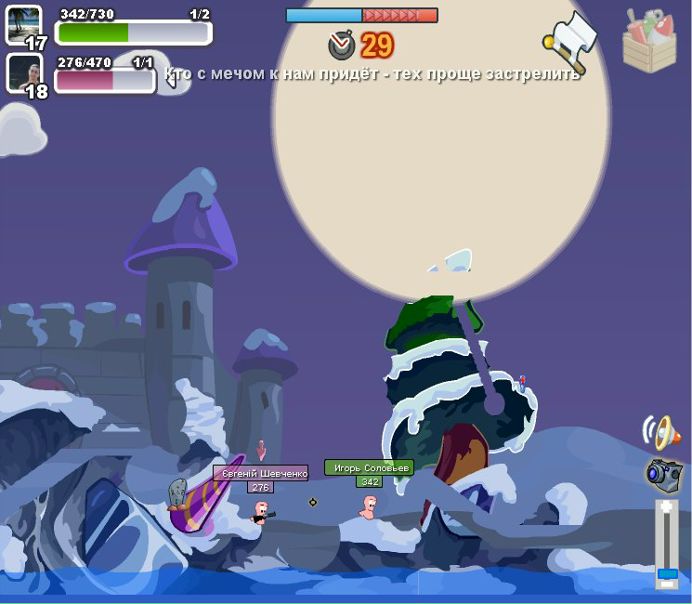Image resolution: width=692 pixels, height=604 pixels.
Task: Click the blue zoom slider handle
Action: pyautogui.click(x=666, y=574)
